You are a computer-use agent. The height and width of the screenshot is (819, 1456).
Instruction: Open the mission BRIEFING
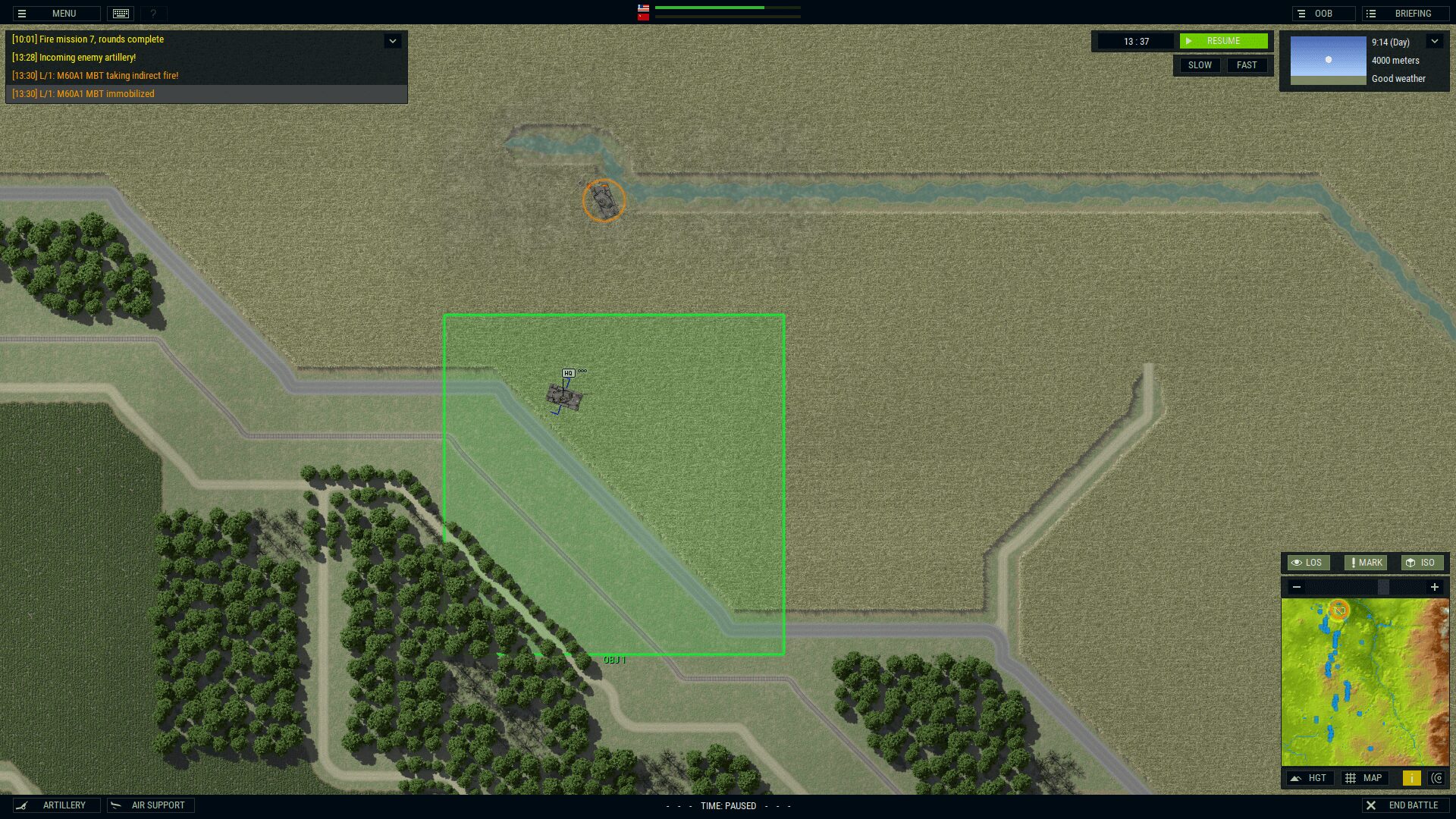(1405, 14)
